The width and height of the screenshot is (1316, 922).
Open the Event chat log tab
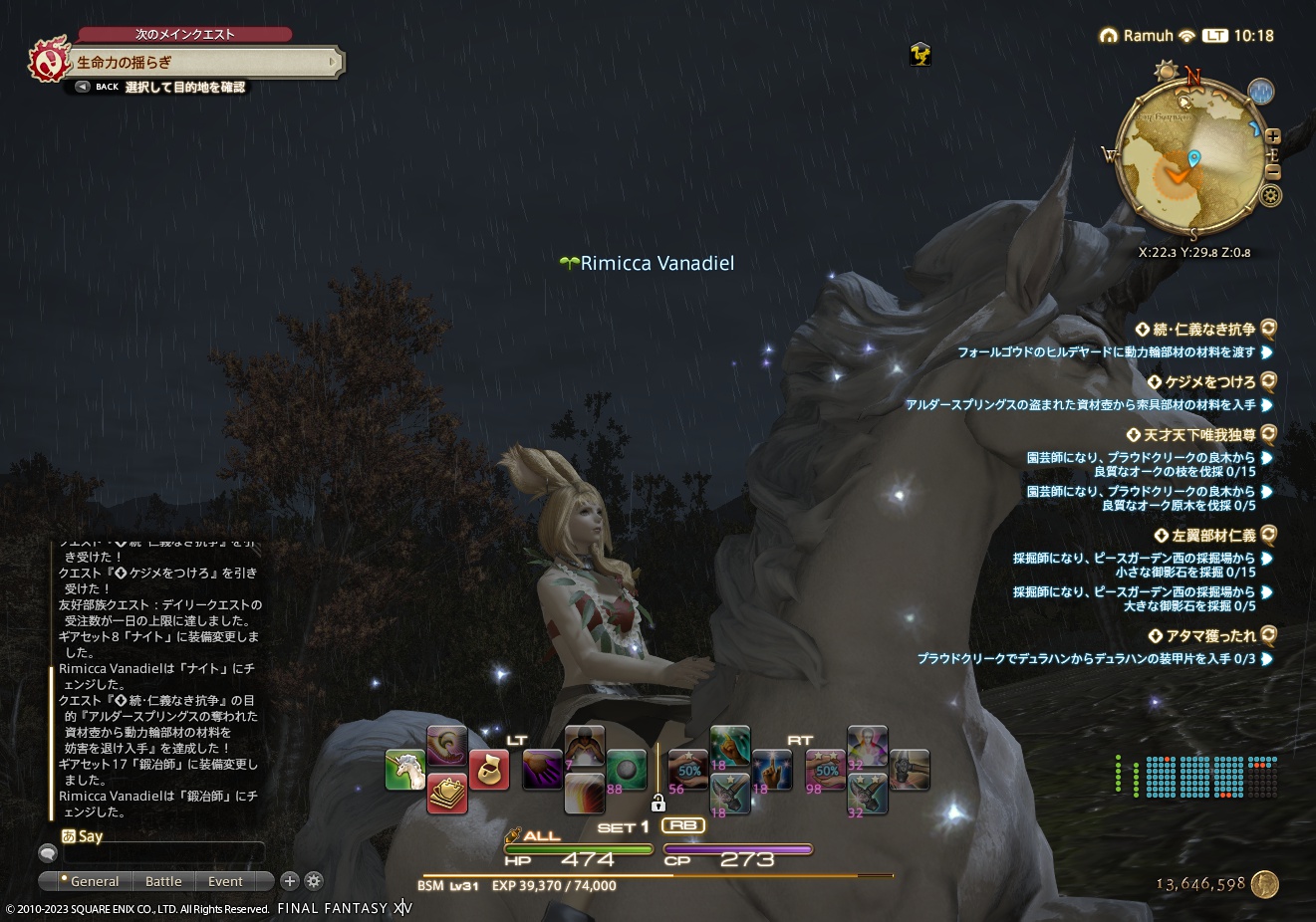[225, 881]
